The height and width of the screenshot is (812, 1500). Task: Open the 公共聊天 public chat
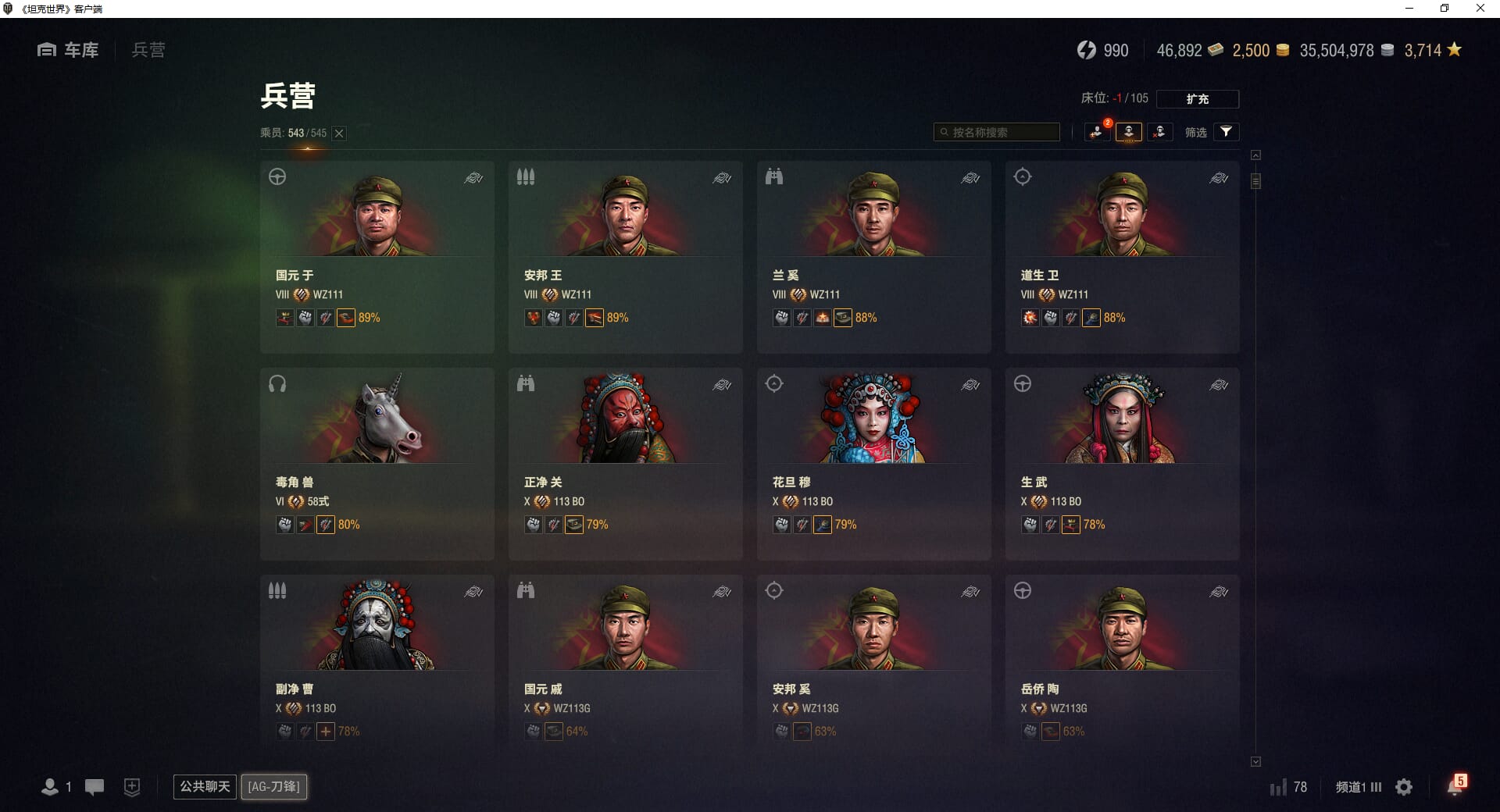tap(205, 786)
